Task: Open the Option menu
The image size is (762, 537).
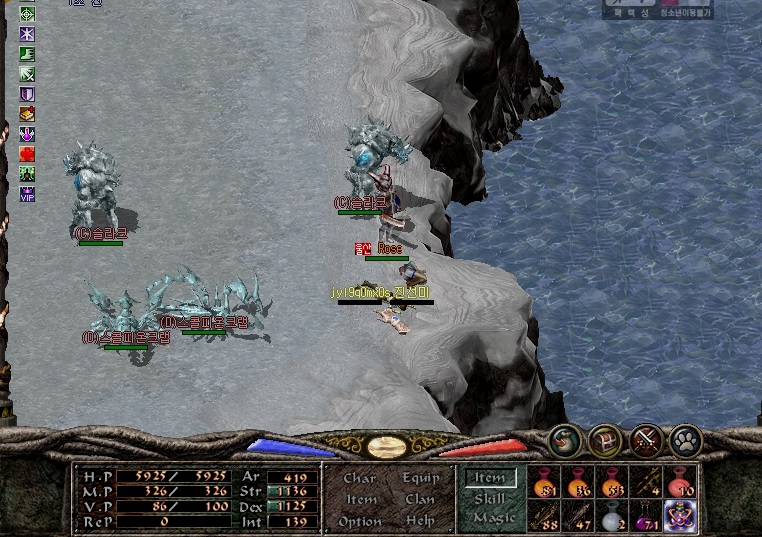Action: point(360,521)
